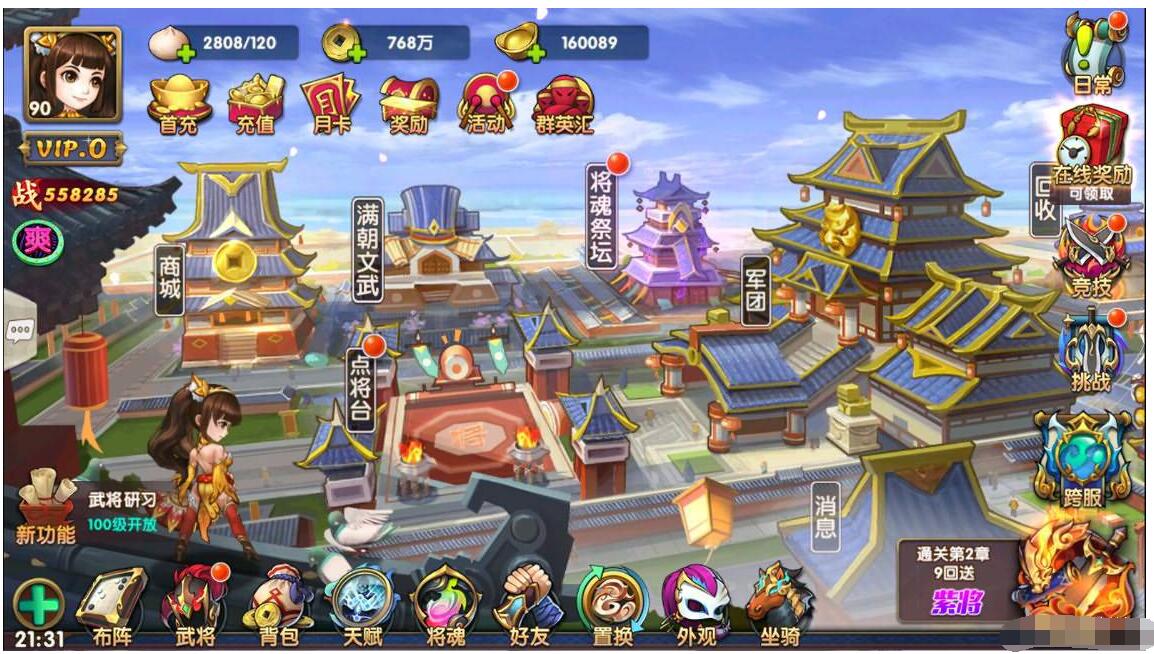Viewport: 1154px width, 654px height.
Task: Open the 奖励 rewards chest
Action: (x=409, y=104)
